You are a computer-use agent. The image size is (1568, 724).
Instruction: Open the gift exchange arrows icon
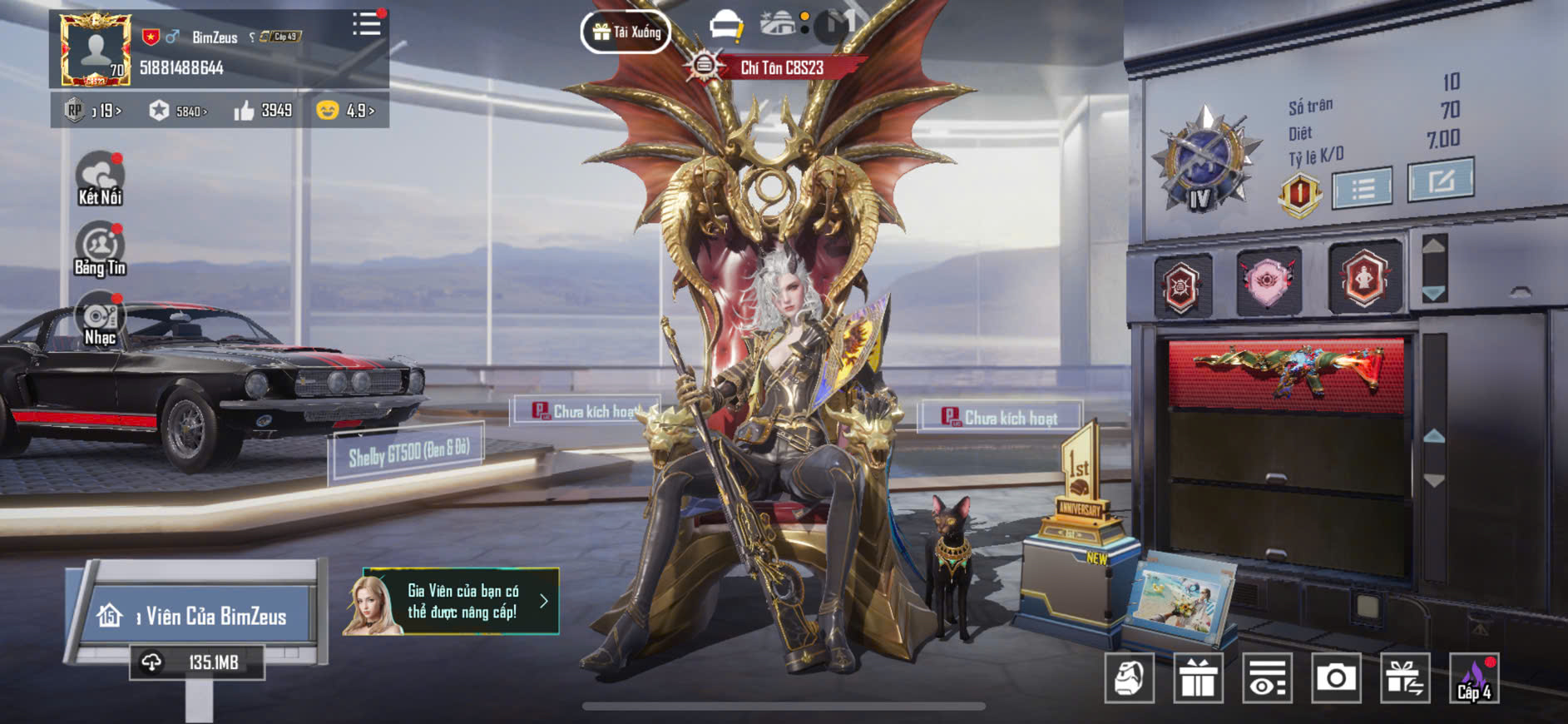[1405, 678]
